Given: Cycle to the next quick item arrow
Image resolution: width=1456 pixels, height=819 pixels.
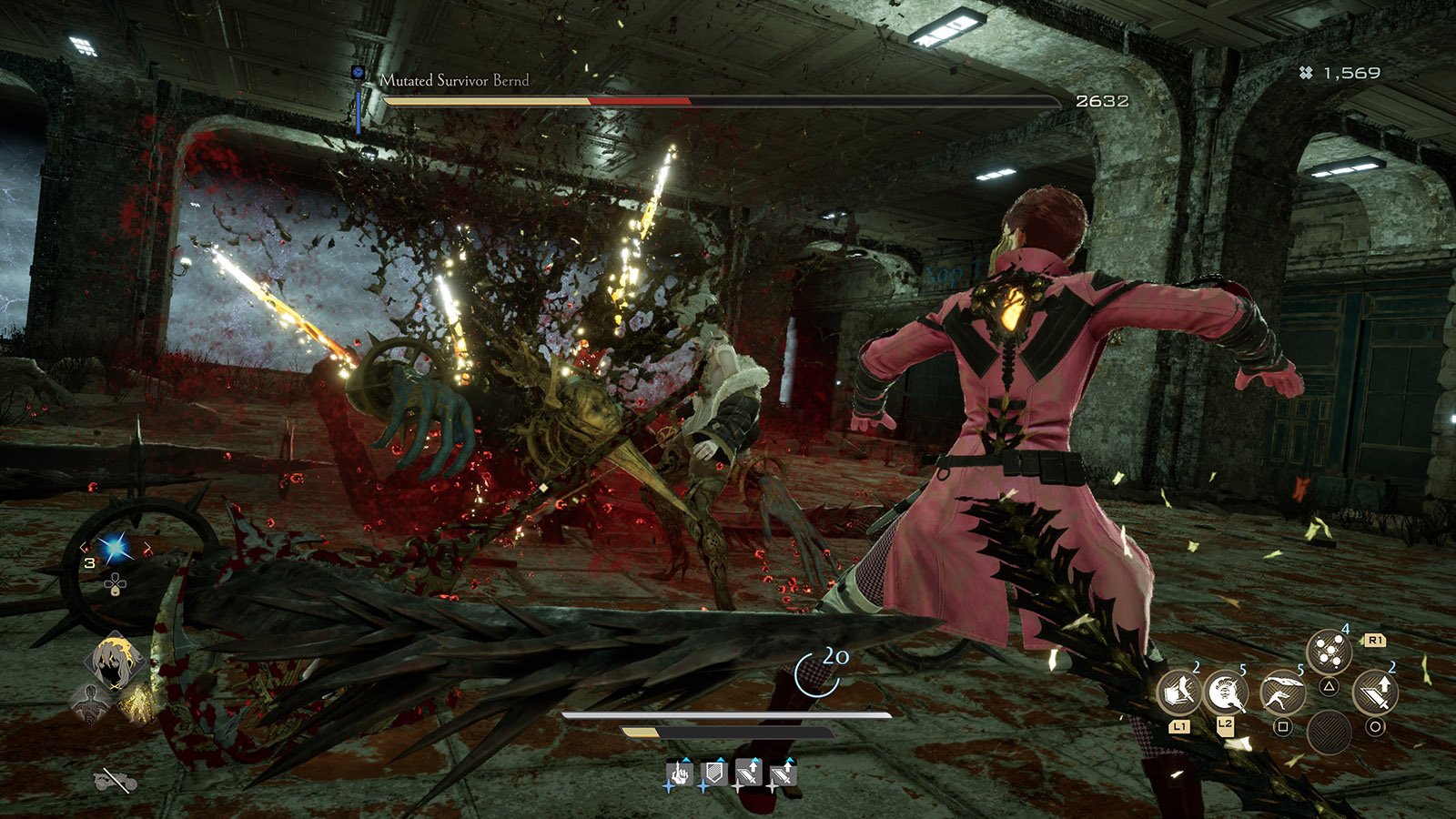Looking at the screenshot, I should (147, 547).
